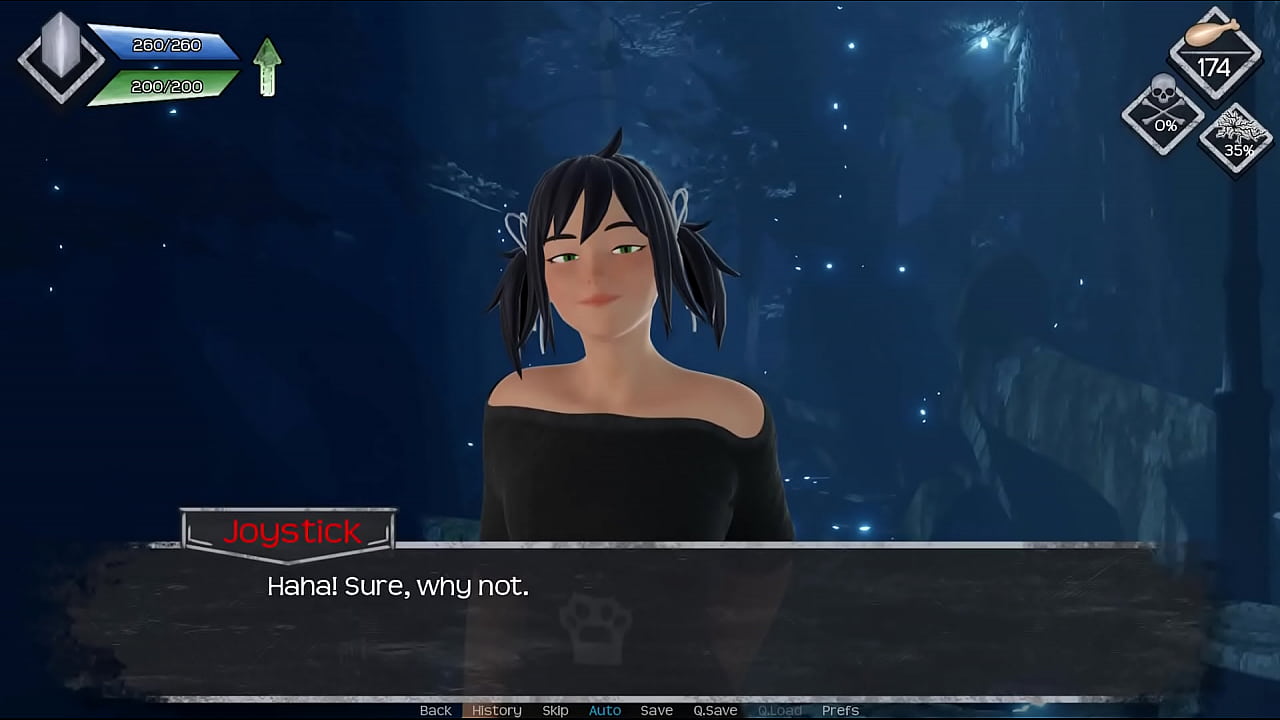
Task: Go back using the Back button
Action: [435, 710]
